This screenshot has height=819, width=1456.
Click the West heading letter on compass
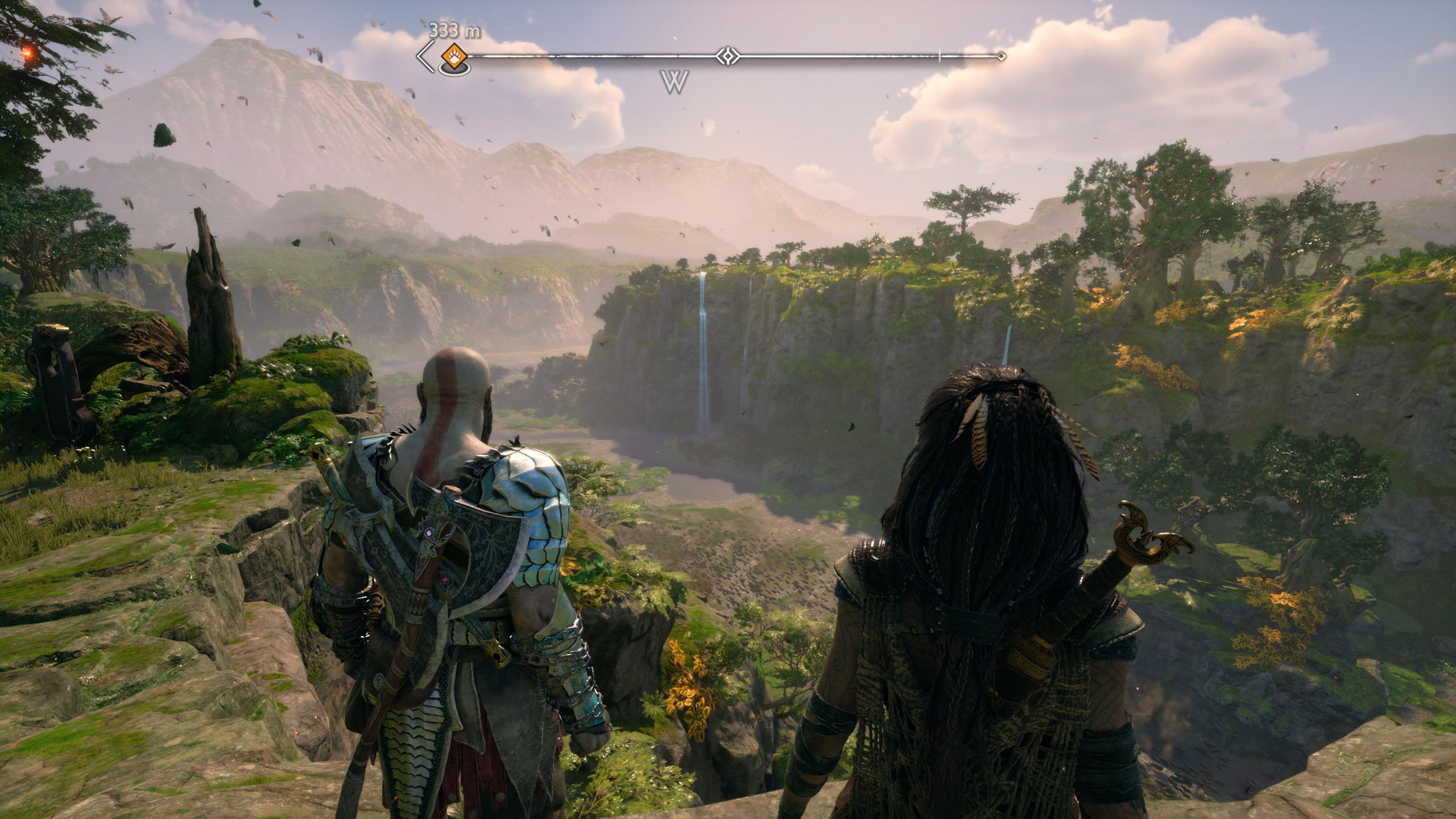pyautogui.click(x=676, y=82)
